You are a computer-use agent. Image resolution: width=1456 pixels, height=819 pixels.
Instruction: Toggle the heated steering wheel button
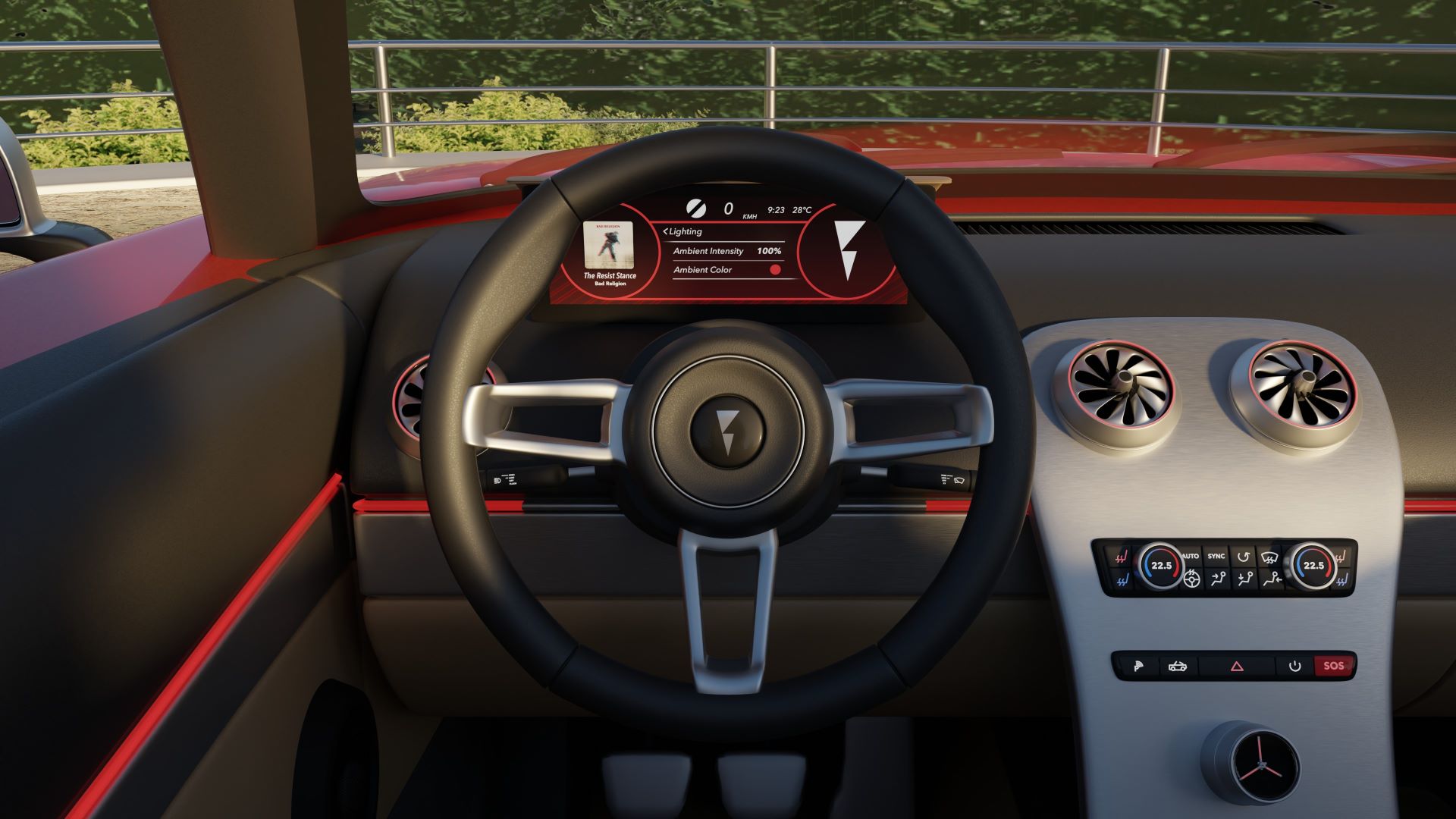tap(1191, 580)
